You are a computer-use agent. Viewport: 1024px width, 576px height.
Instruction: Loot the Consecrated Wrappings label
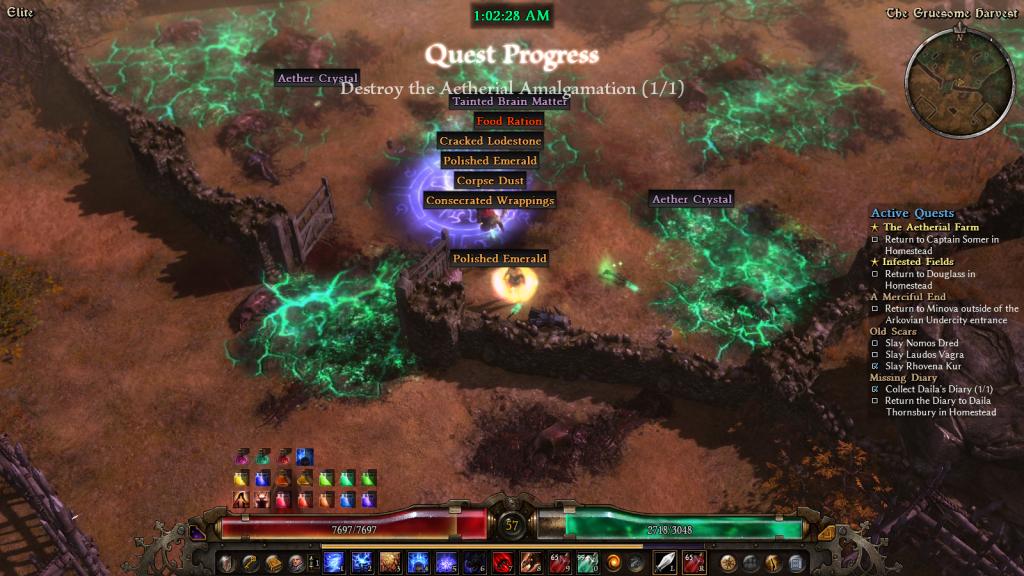(x=490, y=200)
